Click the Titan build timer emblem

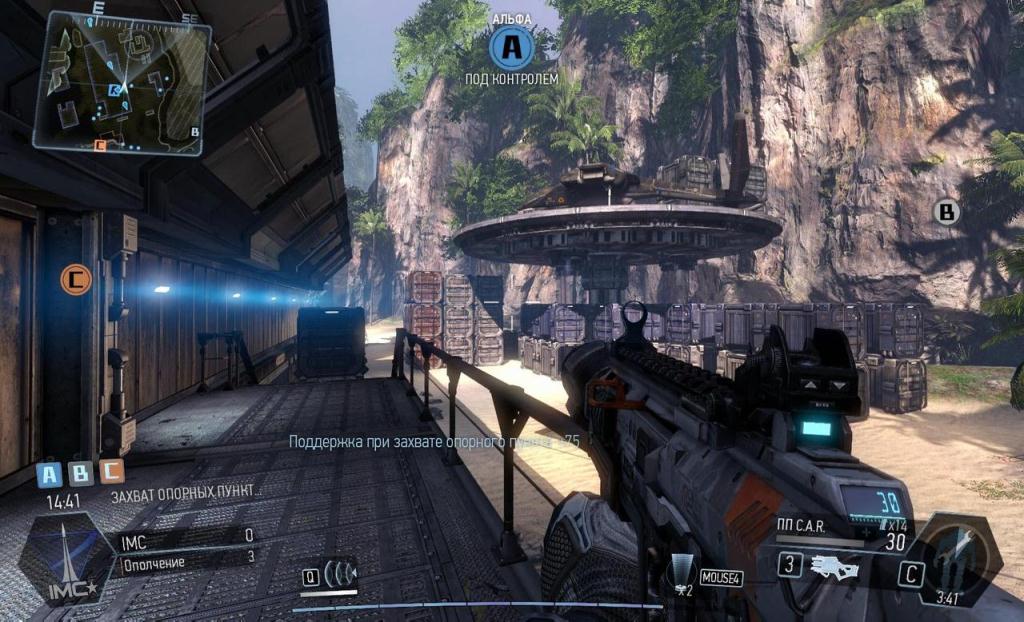click(959, 557)
